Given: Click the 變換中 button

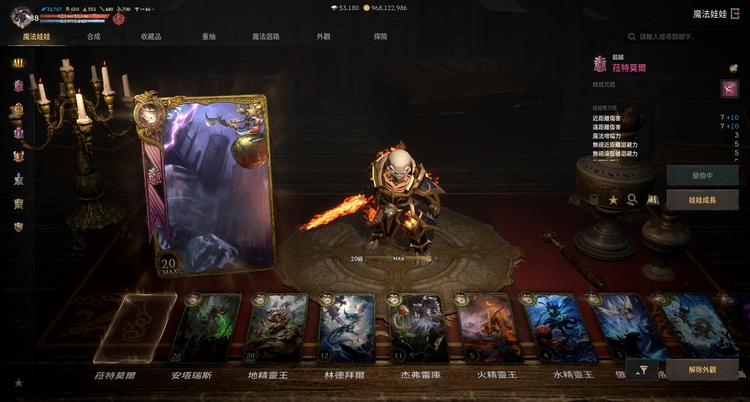Looking at the screenshot, I should click(702, 174).
